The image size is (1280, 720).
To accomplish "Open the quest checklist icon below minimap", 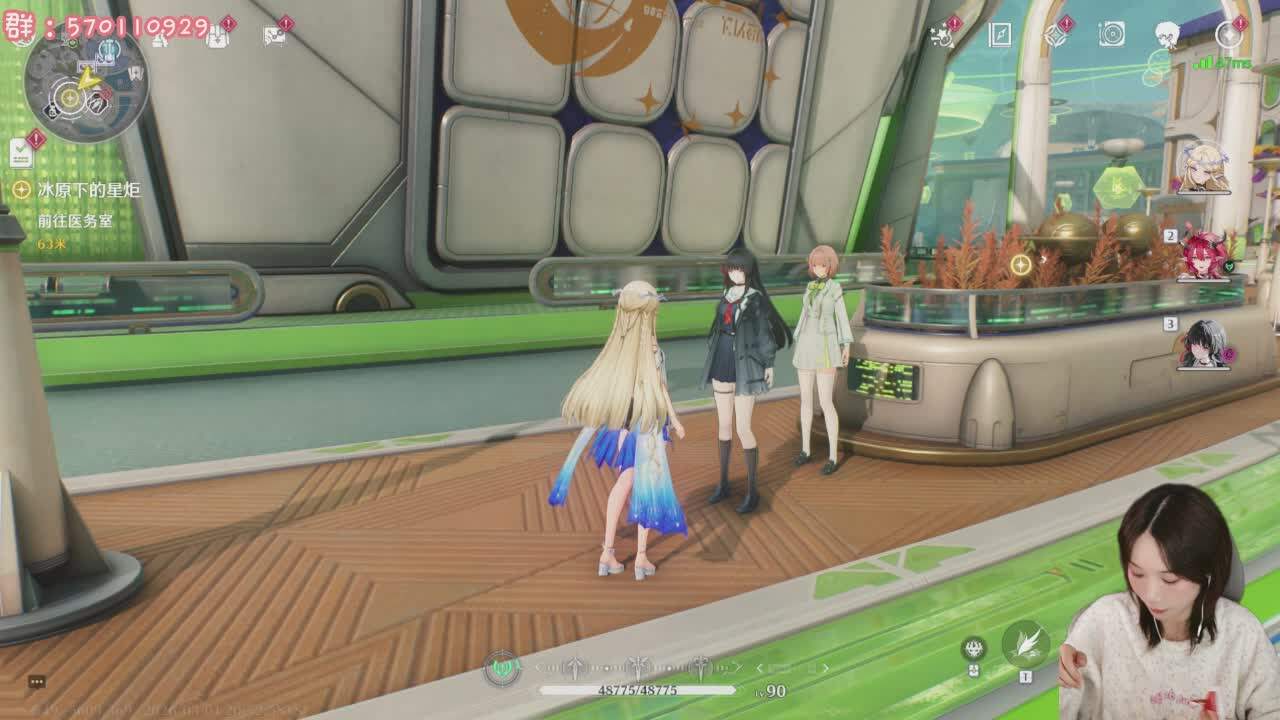I will [21, 152].
